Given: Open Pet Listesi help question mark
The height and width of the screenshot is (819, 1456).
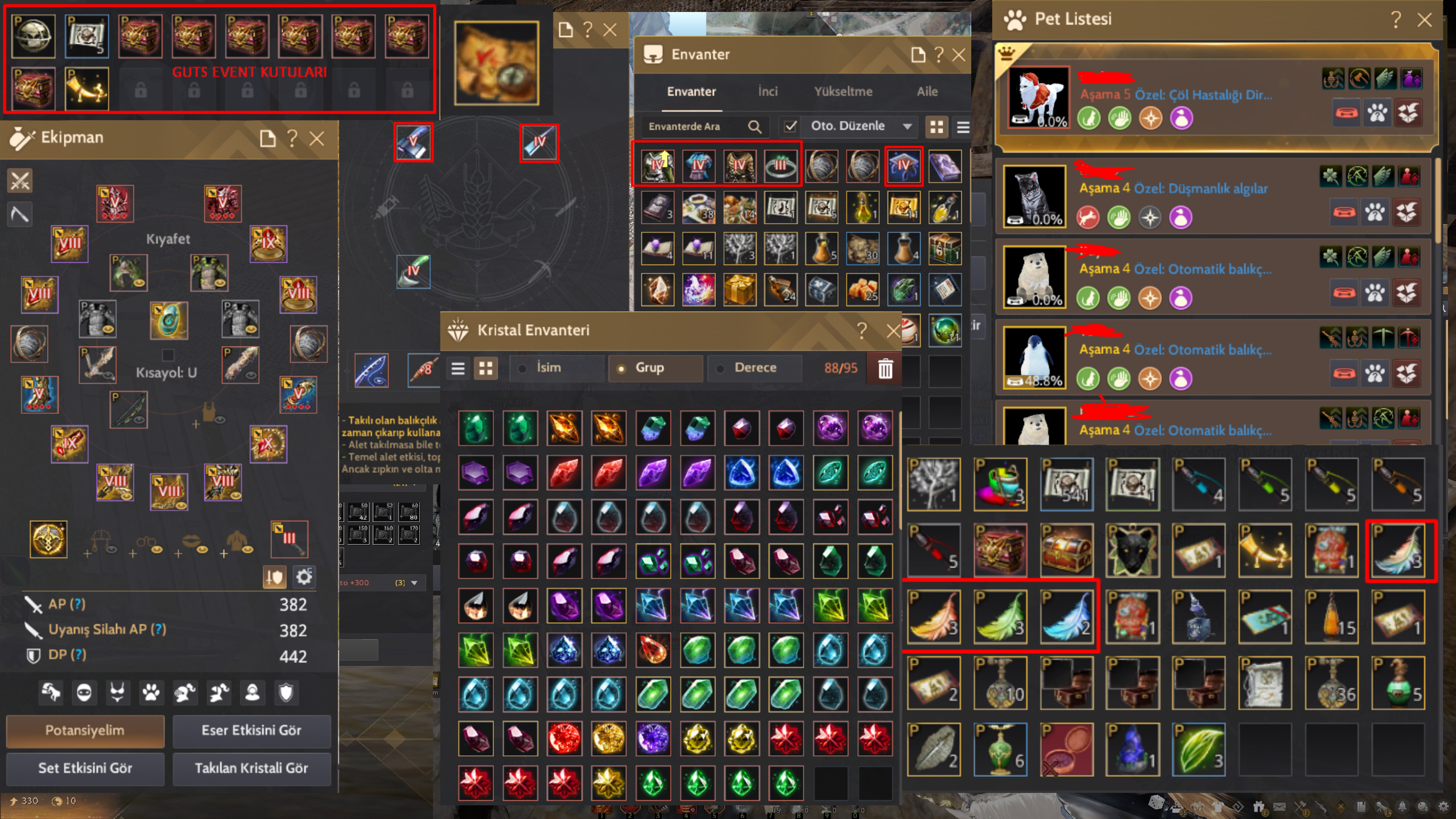Looking at the screenshot, I should 1395,20.
